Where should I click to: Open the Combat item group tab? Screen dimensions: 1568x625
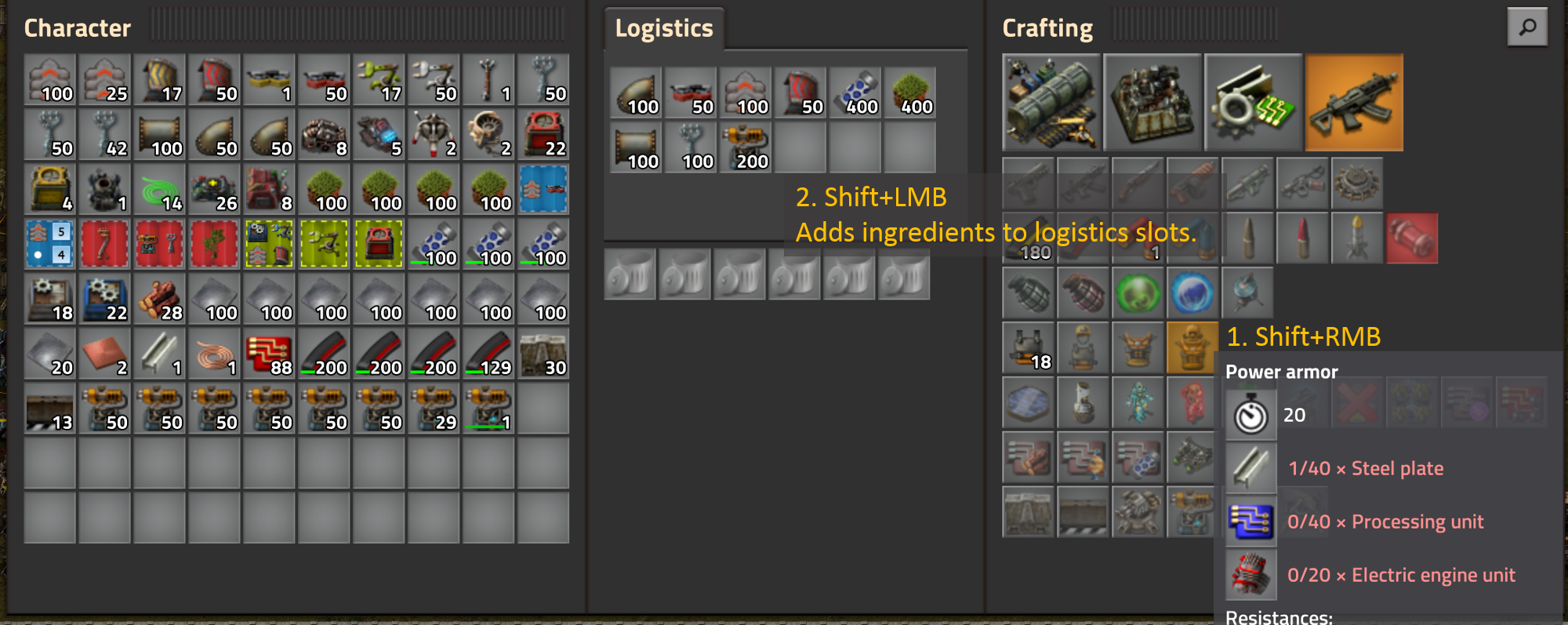click(x=1355, y=102)
